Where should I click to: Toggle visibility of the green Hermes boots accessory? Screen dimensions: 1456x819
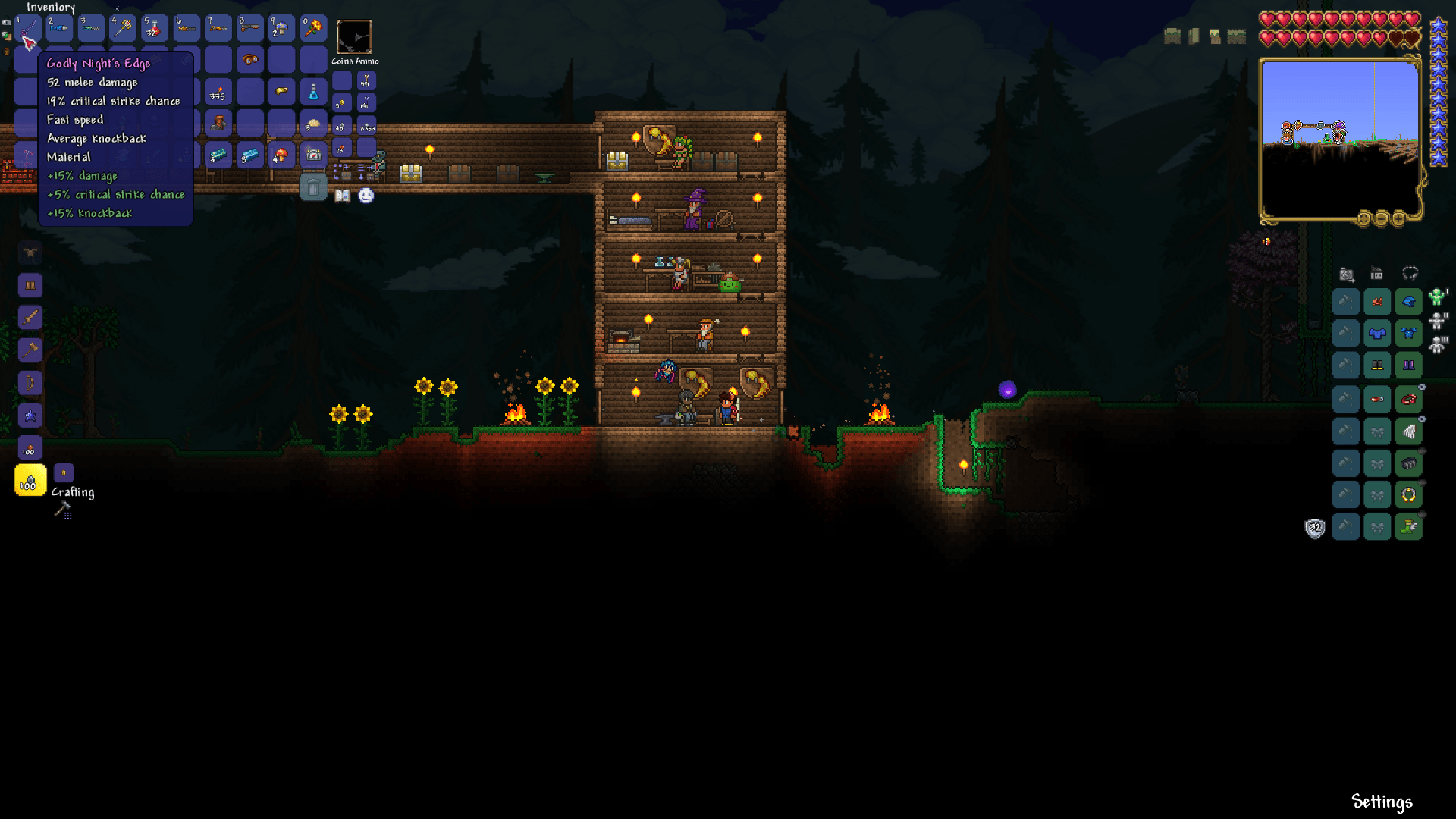pyautogui.click(x=1422, y=514)
